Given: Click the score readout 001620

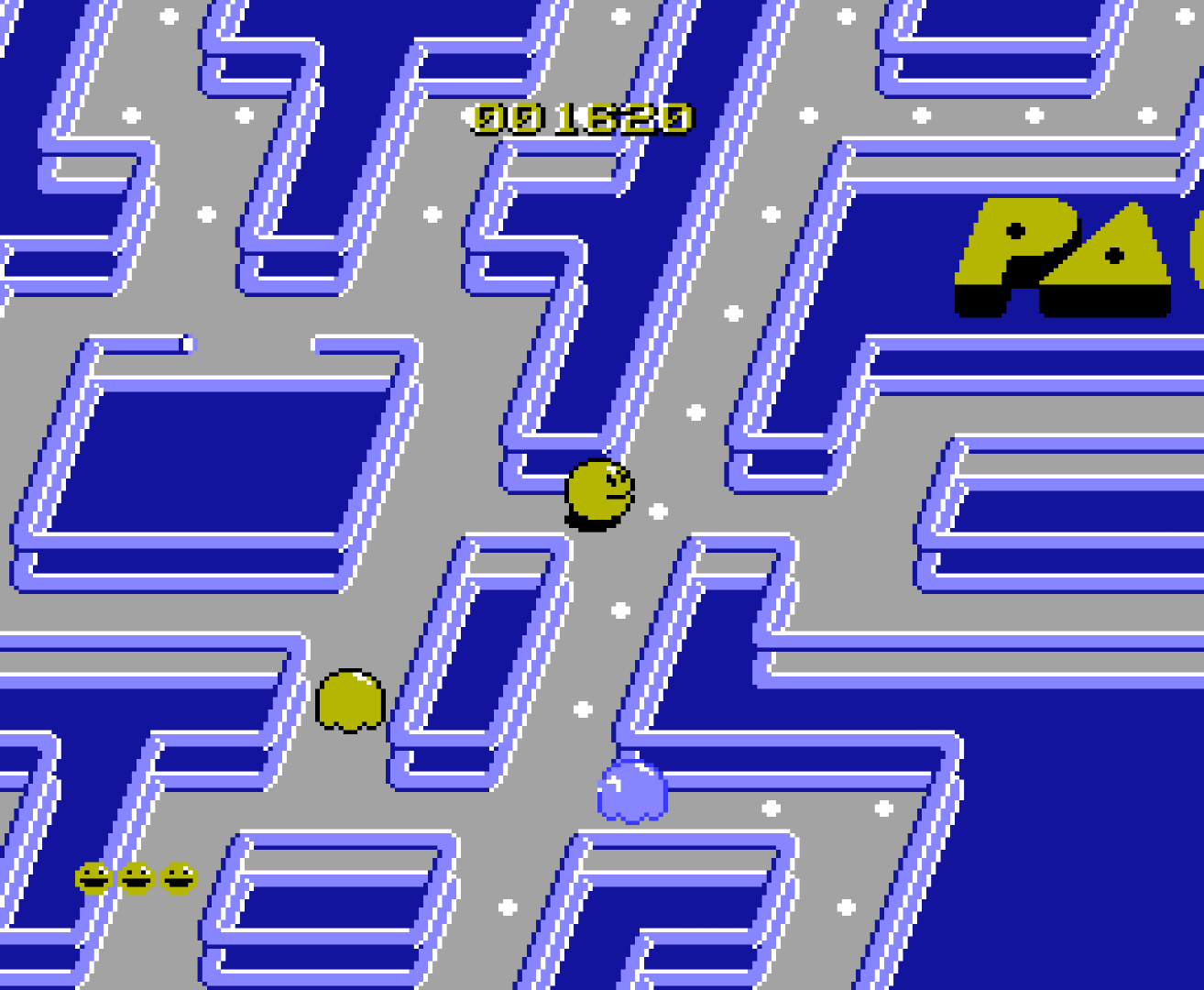Looking at the screenshot, I should [x=579, y=117].
